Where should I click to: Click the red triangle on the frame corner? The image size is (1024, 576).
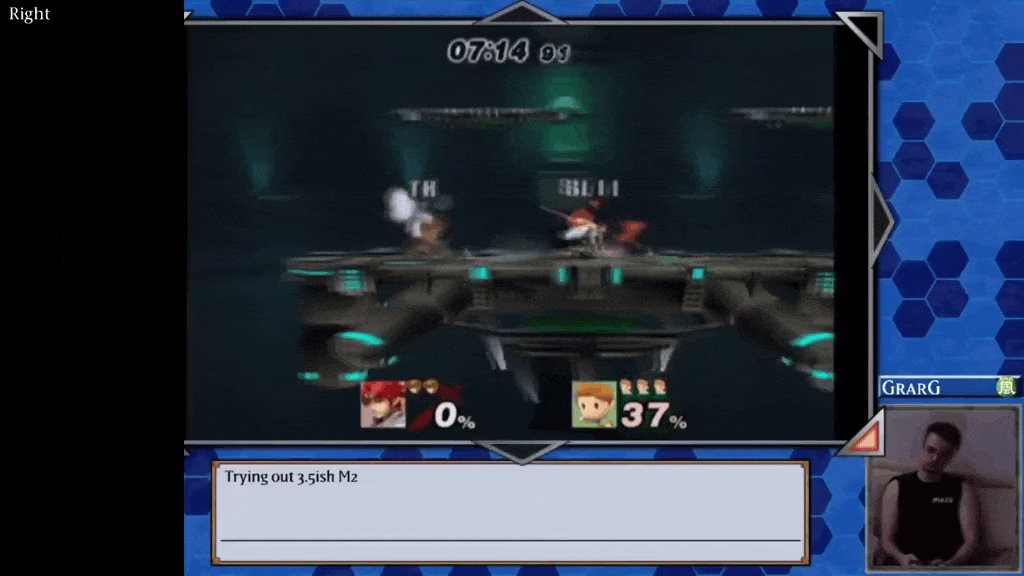[865, 434]
